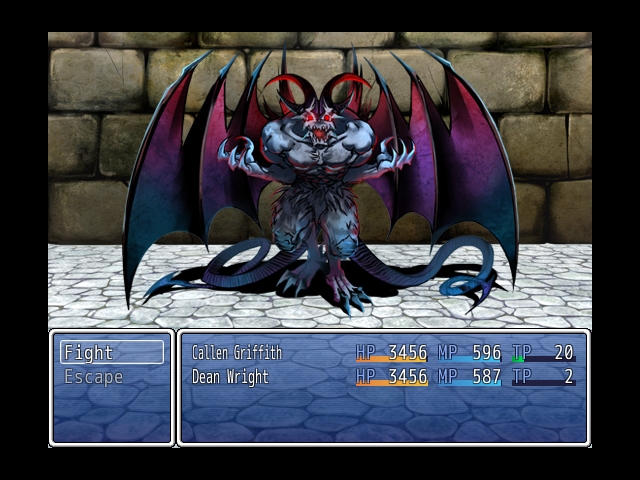Screen dimensions: 640x480
Task: Choose the Fight command
Action: pyautogui.click(x=111, y=352)
